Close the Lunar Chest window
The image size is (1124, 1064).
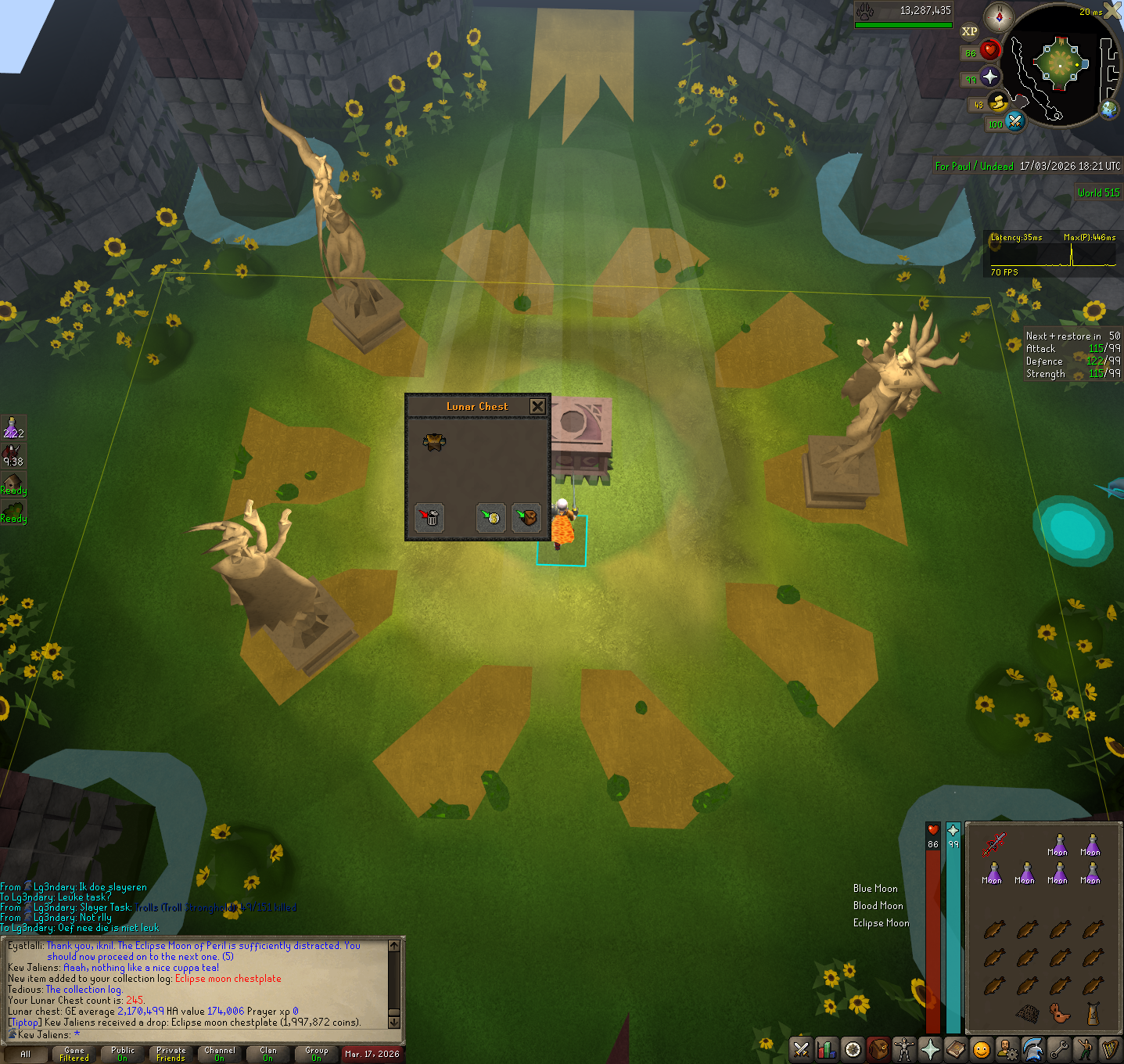tap(537, 406)
